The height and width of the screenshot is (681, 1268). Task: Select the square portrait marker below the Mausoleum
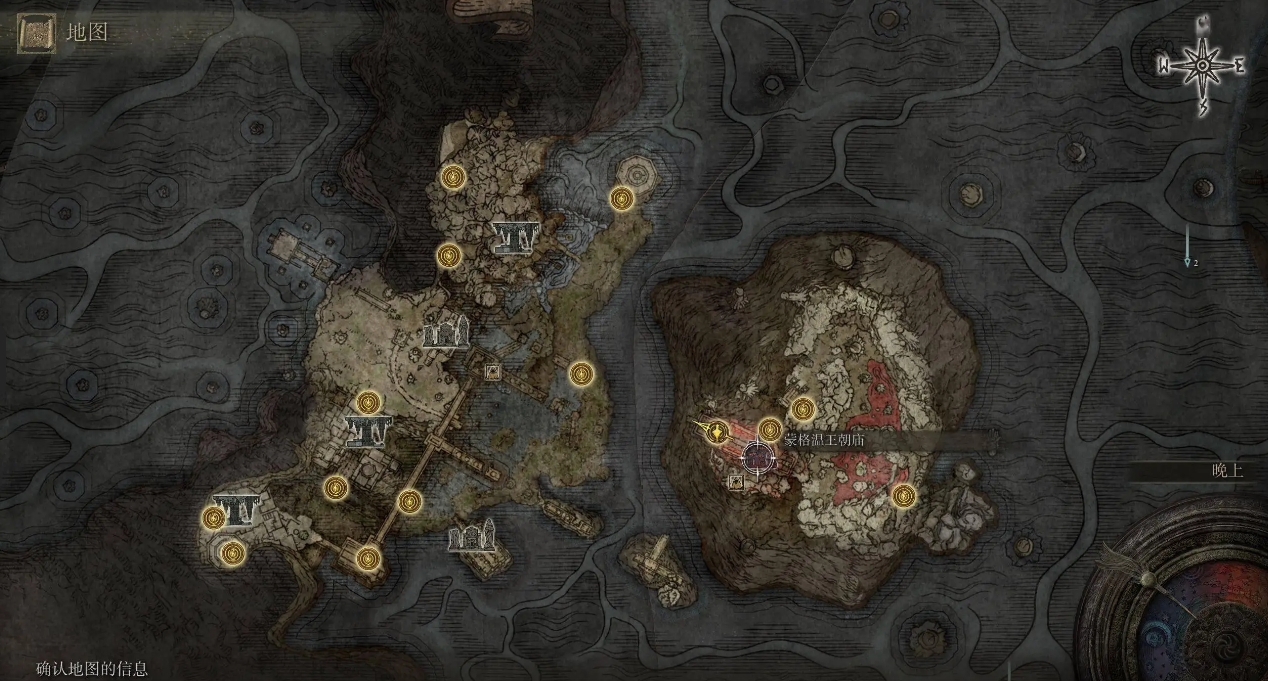(x=737, y=482)
